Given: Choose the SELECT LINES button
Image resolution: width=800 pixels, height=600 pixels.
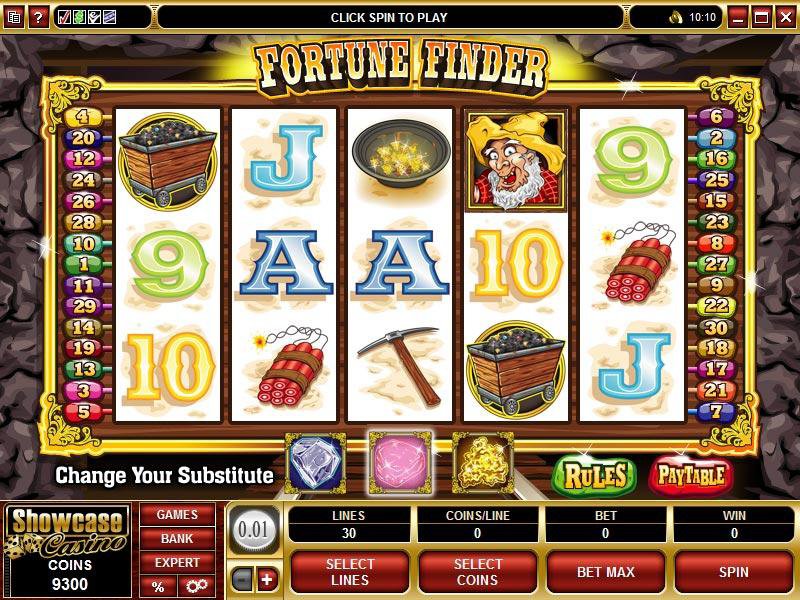Looking at the screenshot, I should 350,572.
